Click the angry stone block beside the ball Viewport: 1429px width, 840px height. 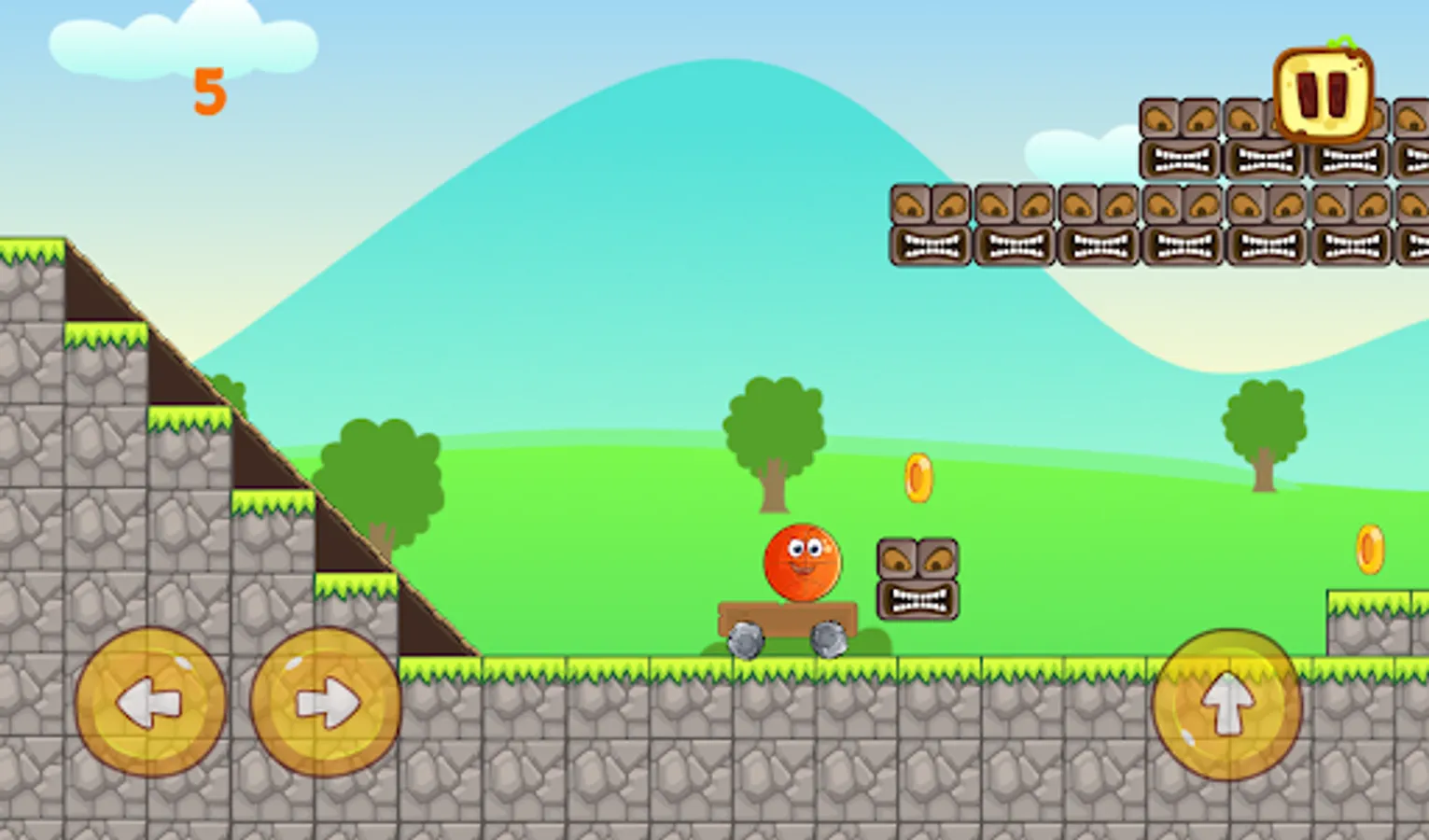pos(918,579)
